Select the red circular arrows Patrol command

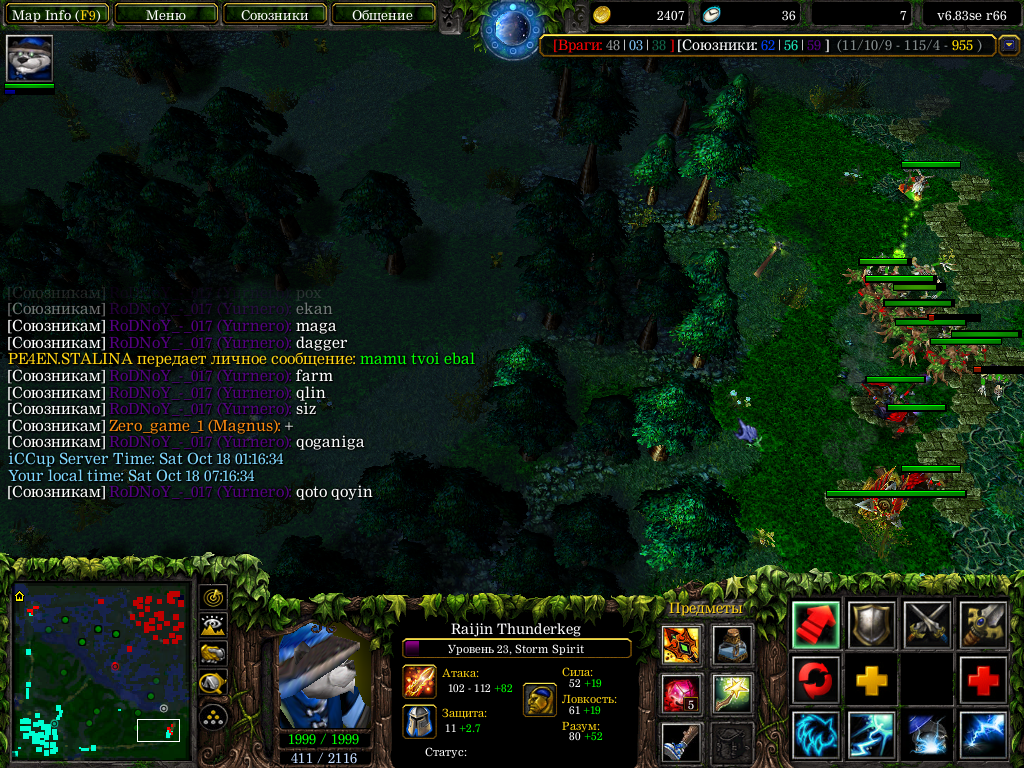point(816,680)
